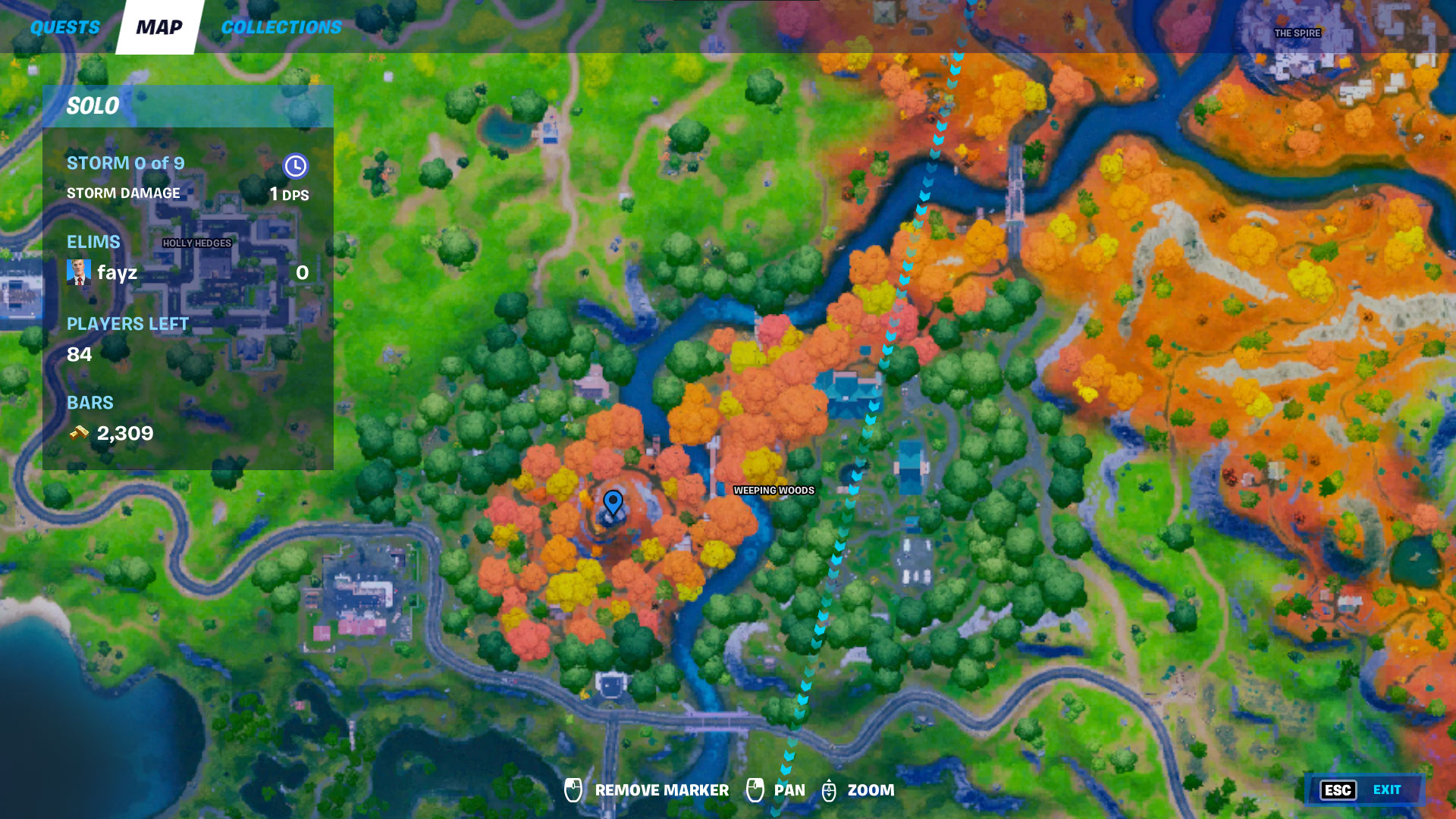Viewport: 1456px width, 819px height.
Task: Toggle map panning mode with PAN
Action: pos(787,789)
